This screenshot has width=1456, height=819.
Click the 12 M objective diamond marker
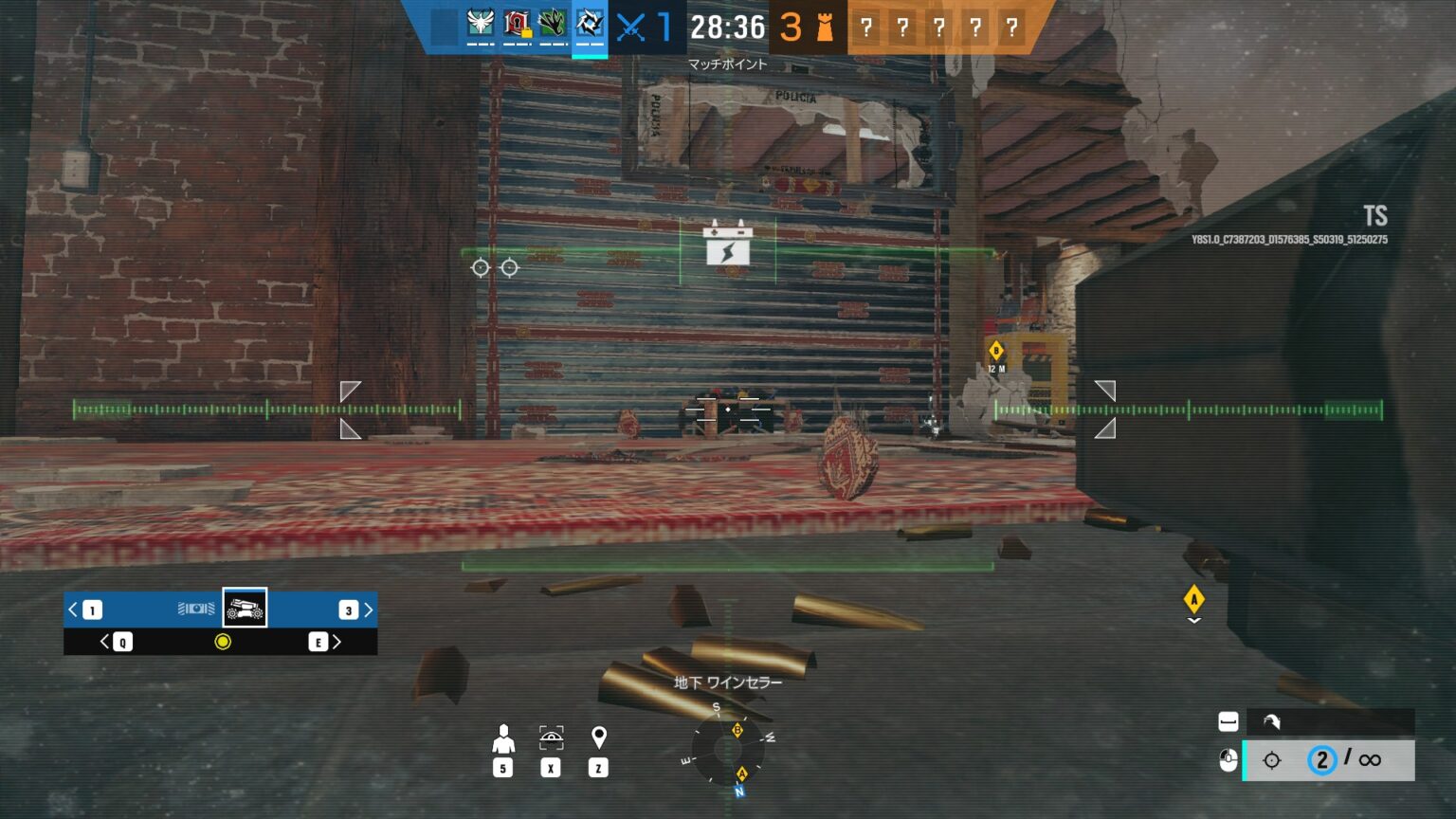tap(995, 352)
